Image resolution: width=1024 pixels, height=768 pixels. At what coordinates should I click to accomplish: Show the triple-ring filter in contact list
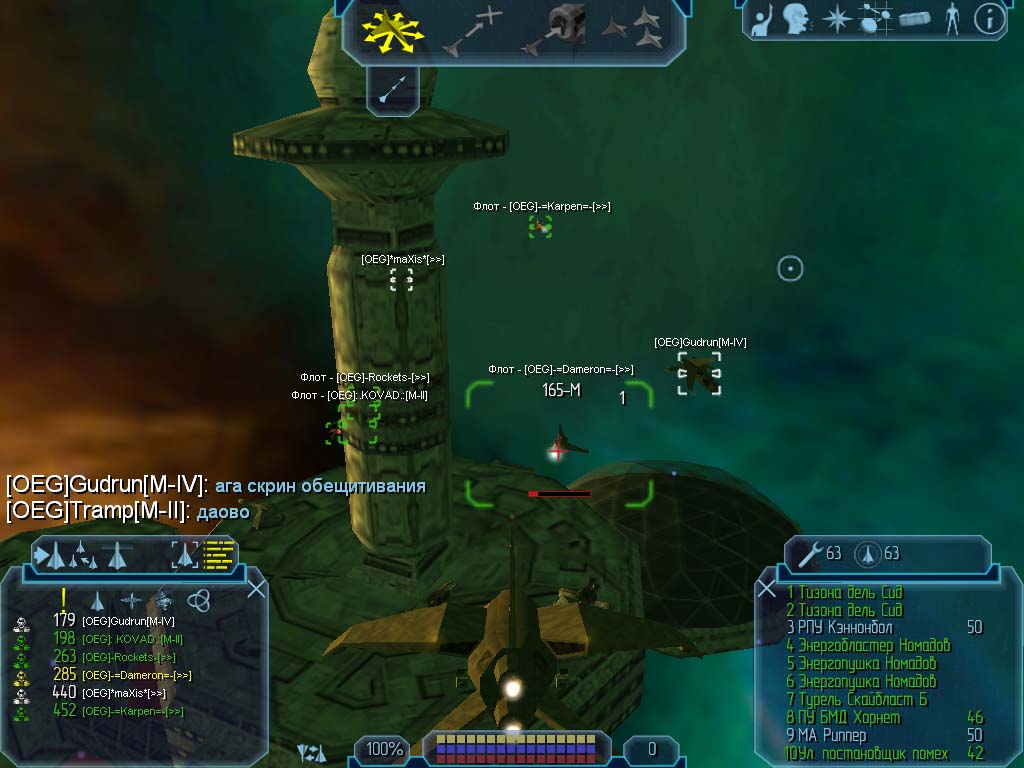pos(198,600)
